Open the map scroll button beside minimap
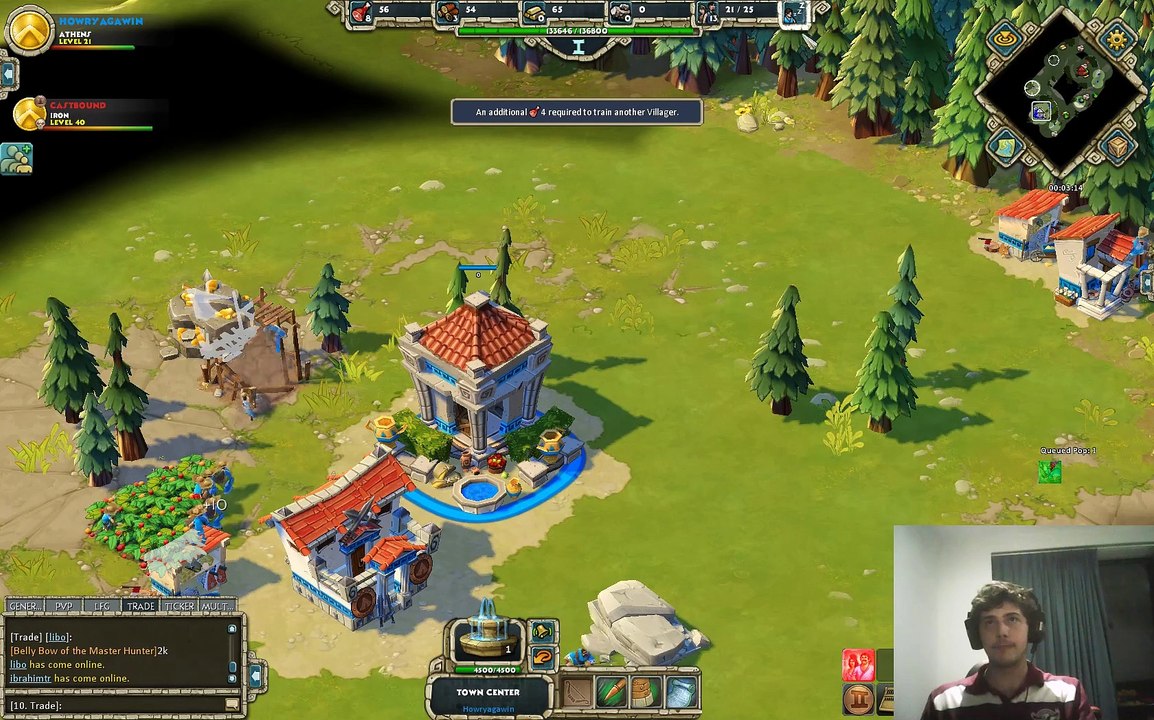 pyautogui.click(x=1004, y=147)
